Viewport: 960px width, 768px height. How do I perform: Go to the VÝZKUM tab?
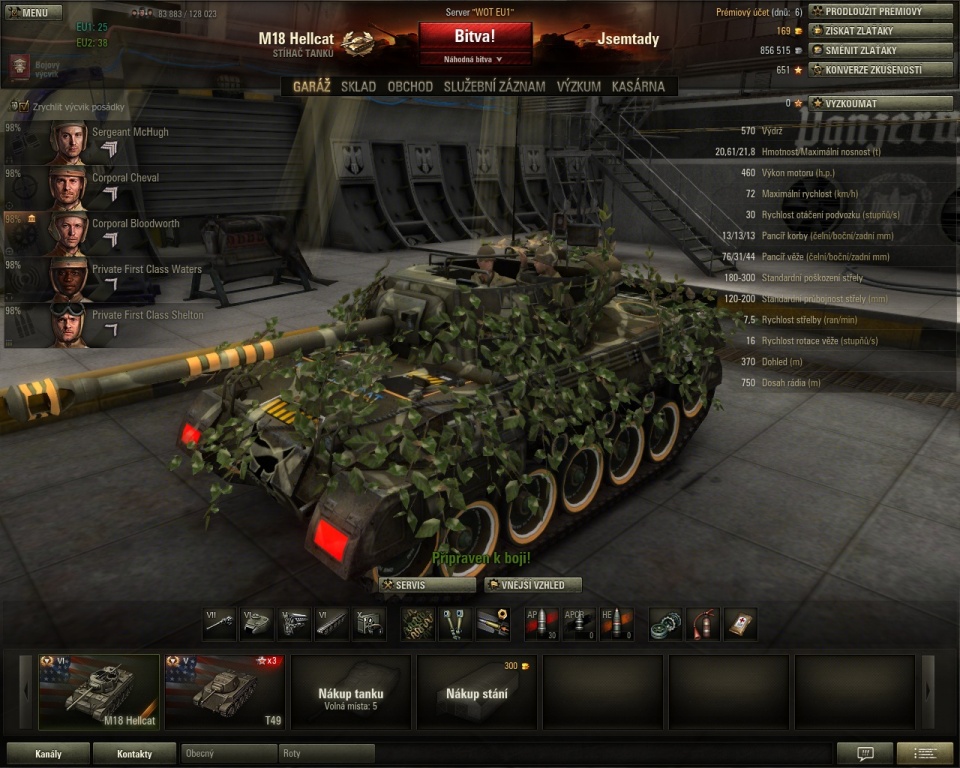click(579, 87)
